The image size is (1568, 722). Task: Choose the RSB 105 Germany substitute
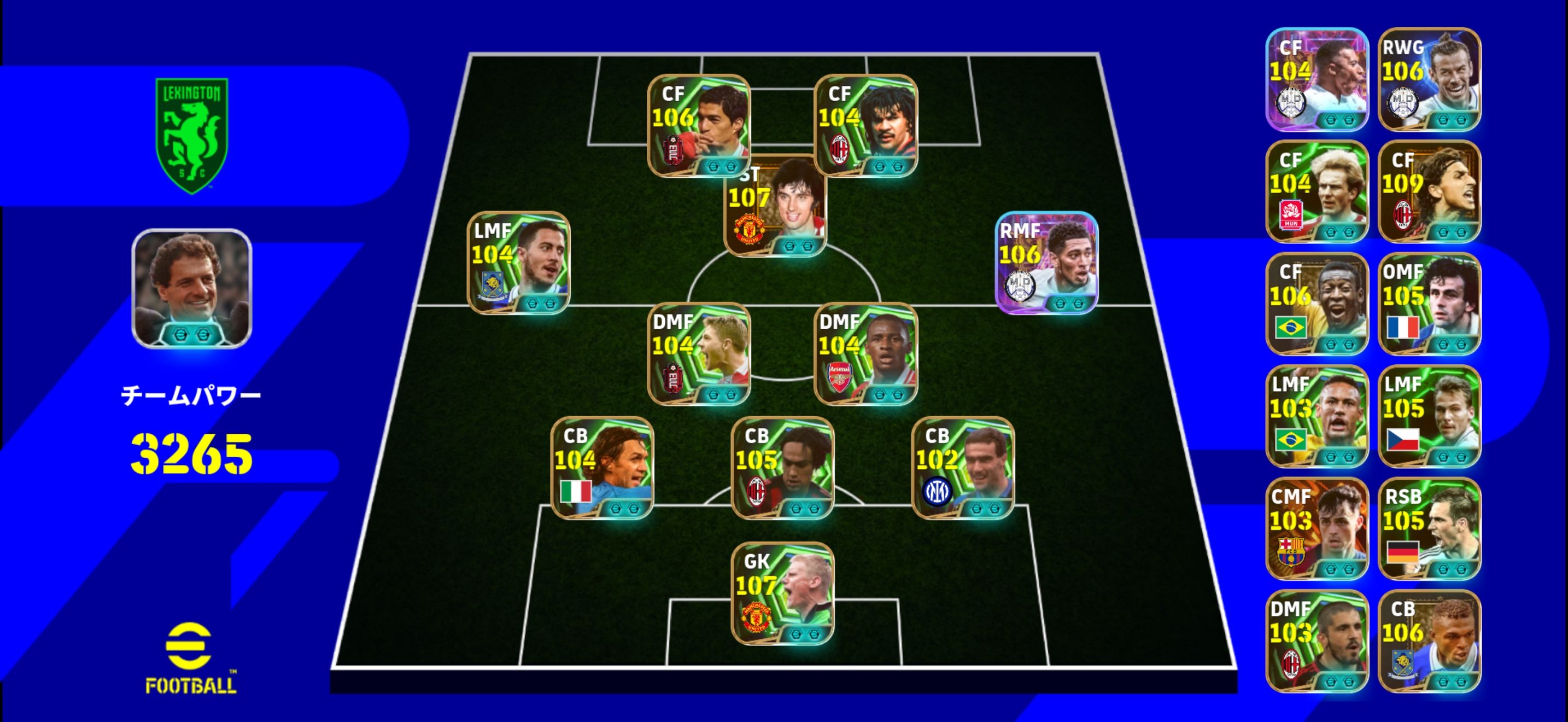(x=1429, y=528)
